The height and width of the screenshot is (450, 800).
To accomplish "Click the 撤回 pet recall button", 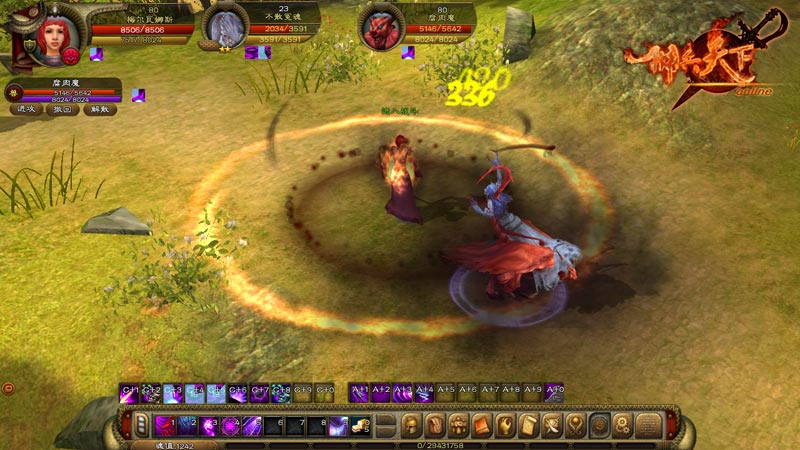I will coord(63,109).
